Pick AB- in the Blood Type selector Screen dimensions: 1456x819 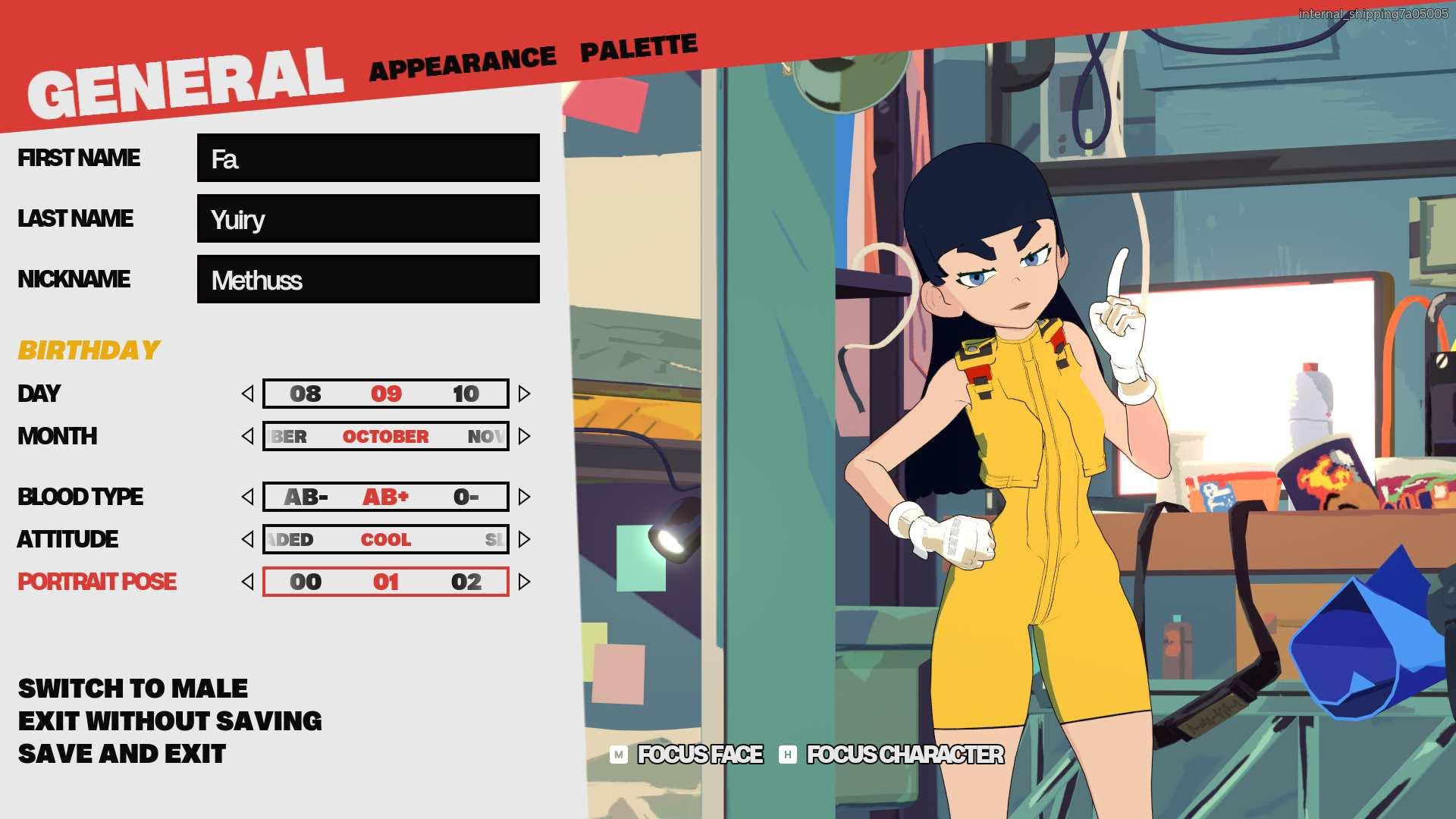306,497
